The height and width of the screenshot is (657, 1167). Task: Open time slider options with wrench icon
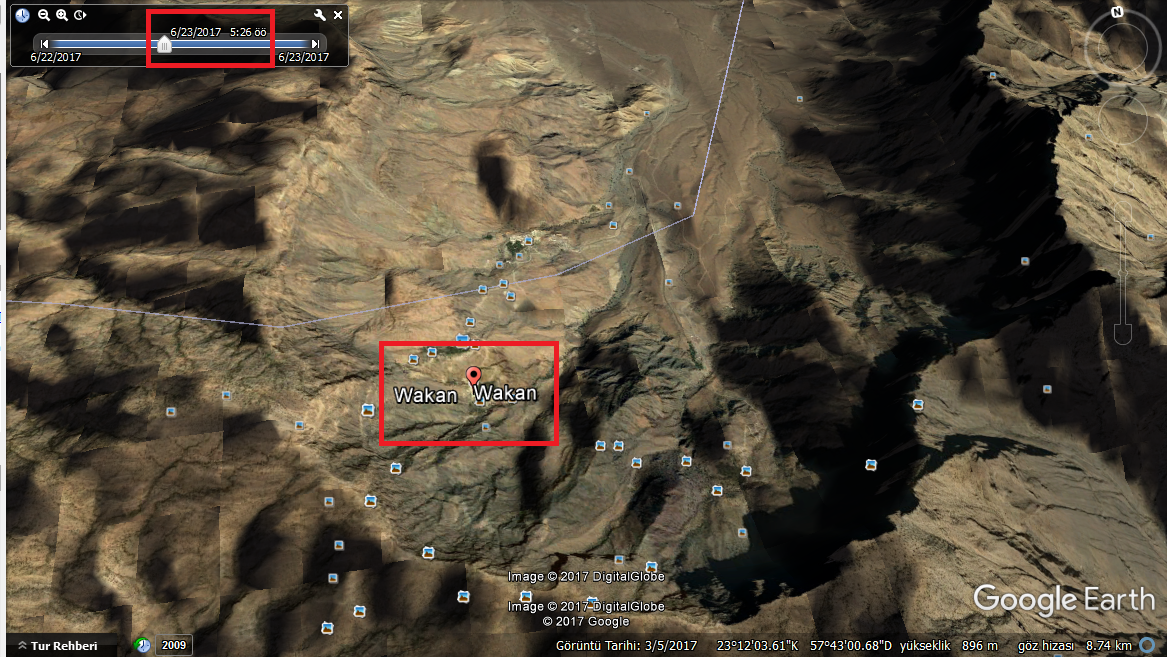pyautogui.click(x=320, y=15)
